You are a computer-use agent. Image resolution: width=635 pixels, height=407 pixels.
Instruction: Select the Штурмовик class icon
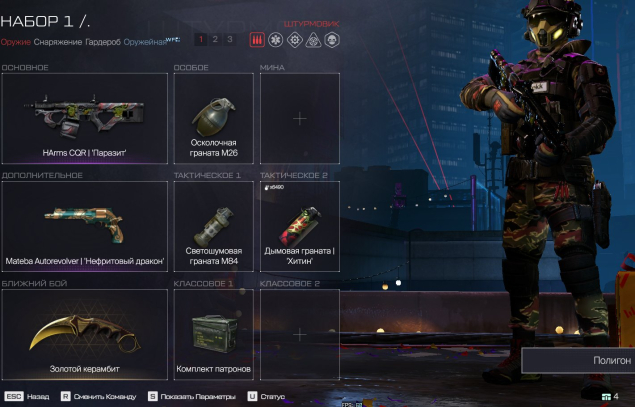(257, 40)
